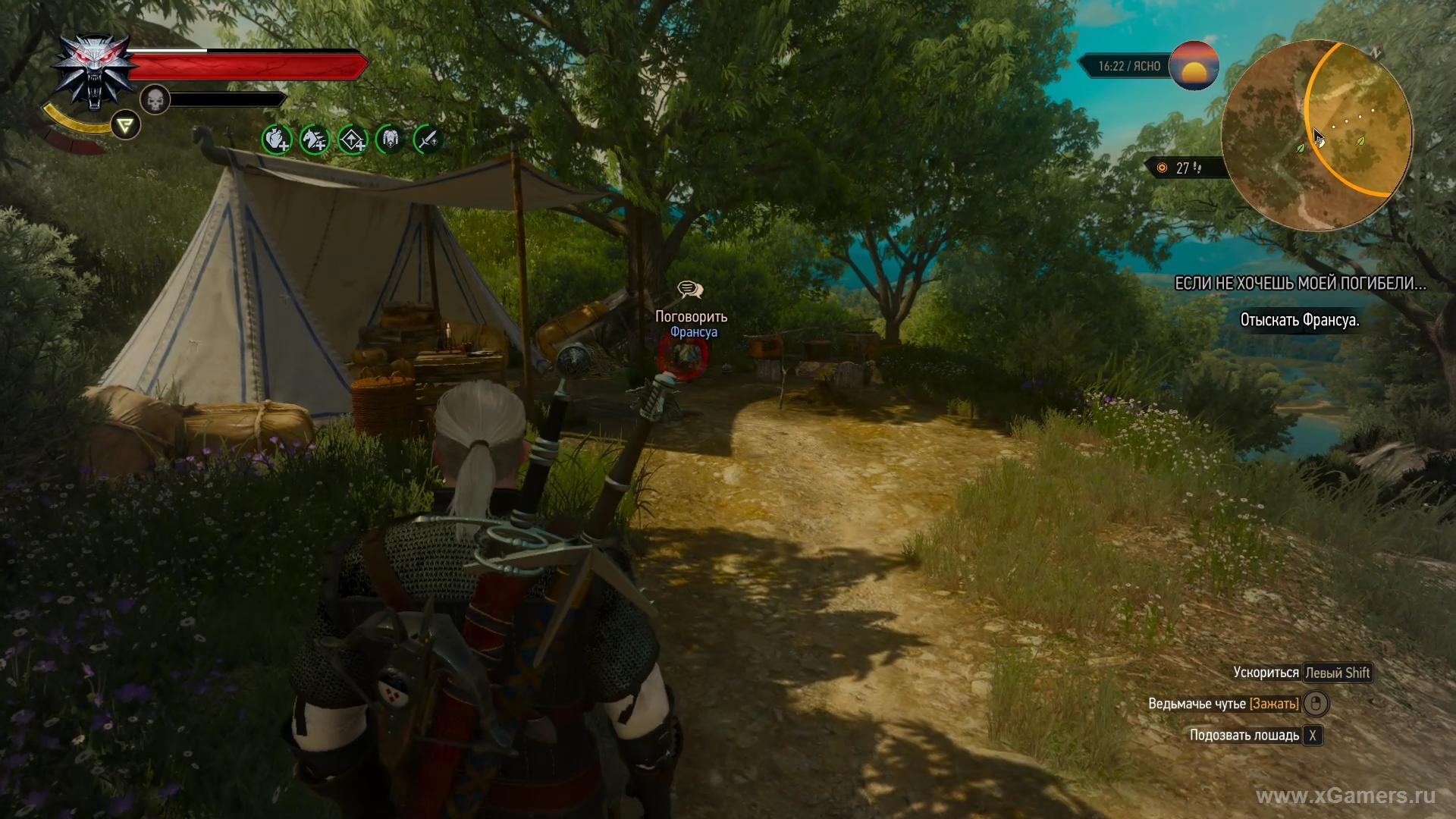The width and height of the screenshot is (1456, 819).
Task: Activate the yellow triangular sign icon
Action: (x=125, y=125)
